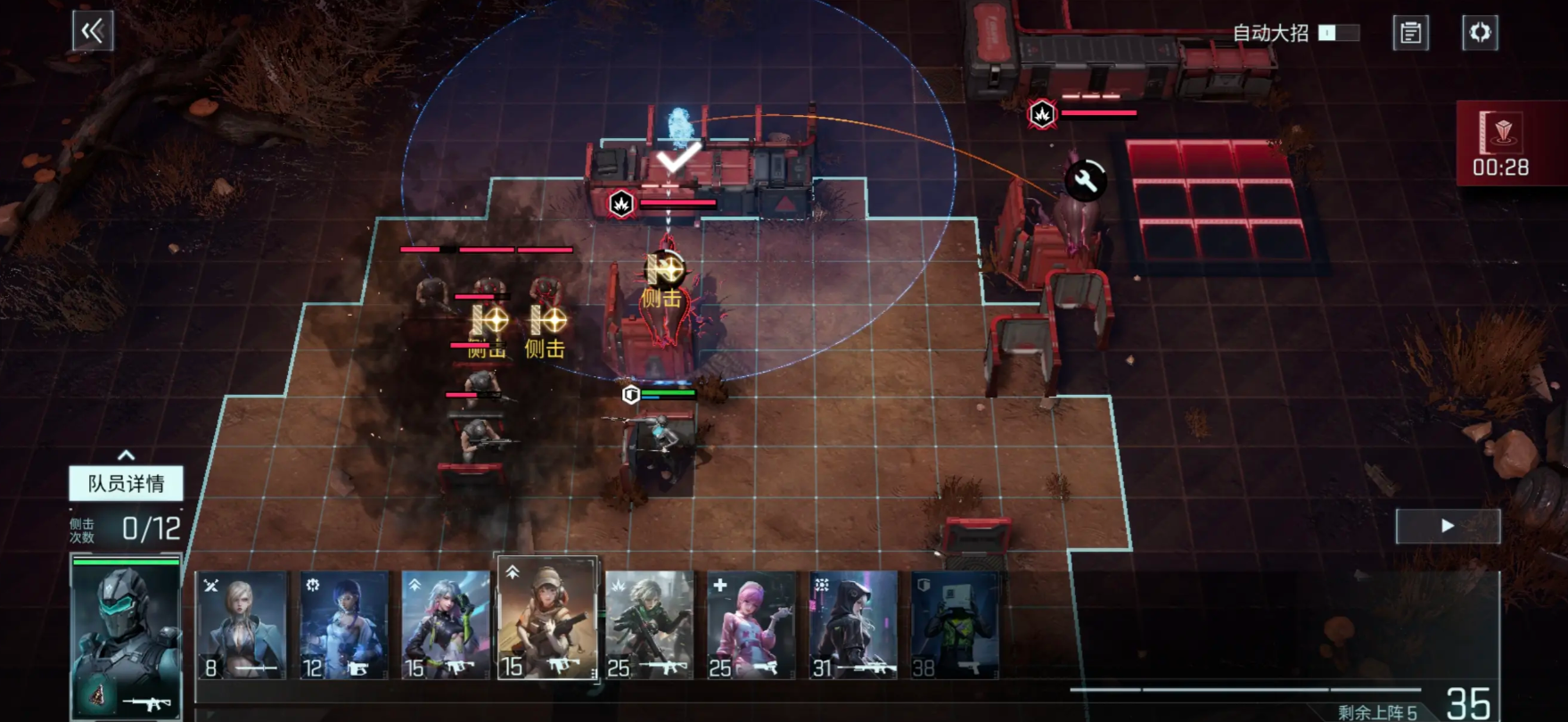Image resolution: width=1568 pixels, height=722 pixels.
Task: Select the black-hooded operator card costing 31
Action: coord(853,625)
